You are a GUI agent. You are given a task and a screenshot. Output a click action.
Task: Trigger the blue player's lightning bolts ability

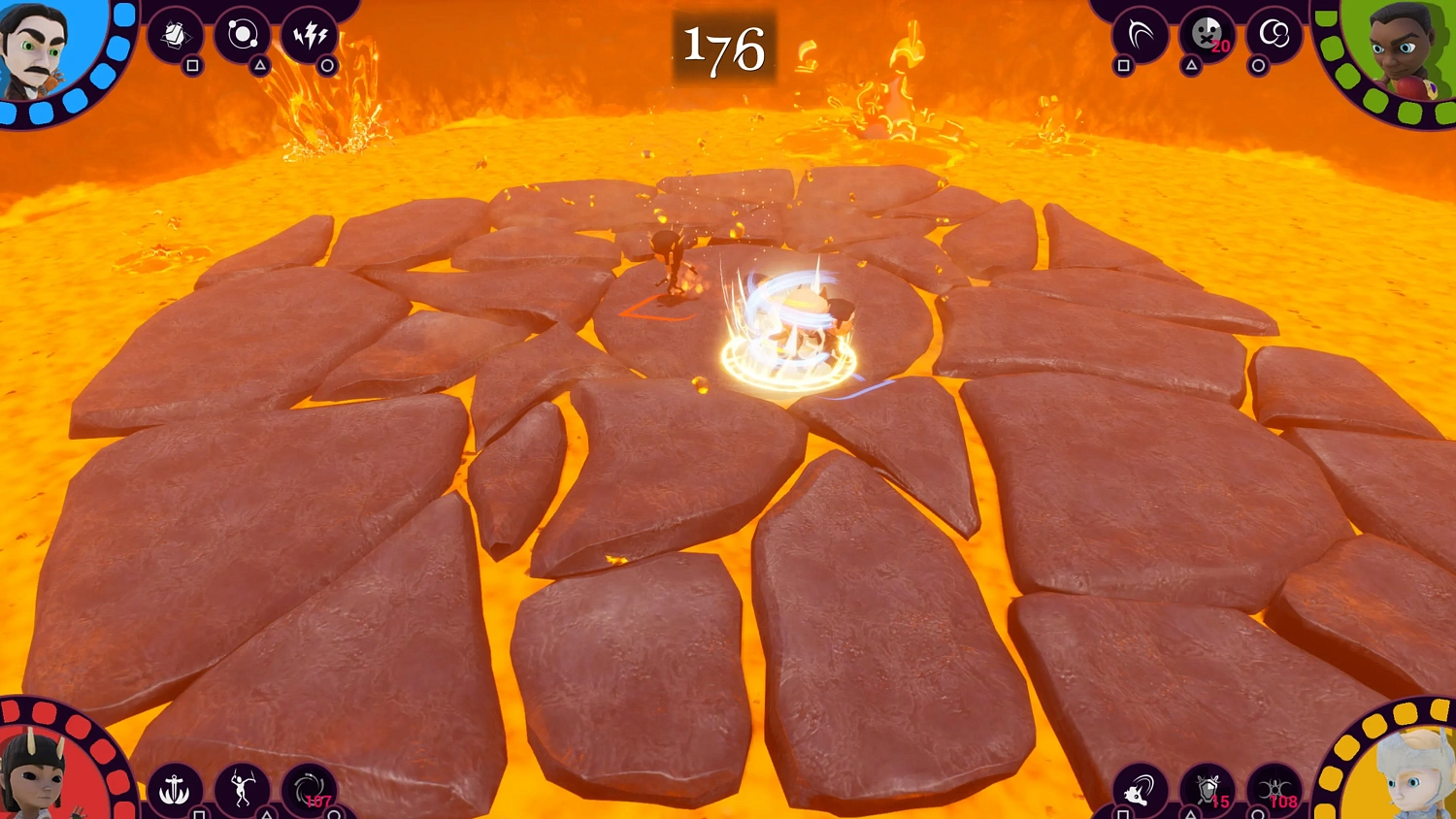tap(311, 33)
